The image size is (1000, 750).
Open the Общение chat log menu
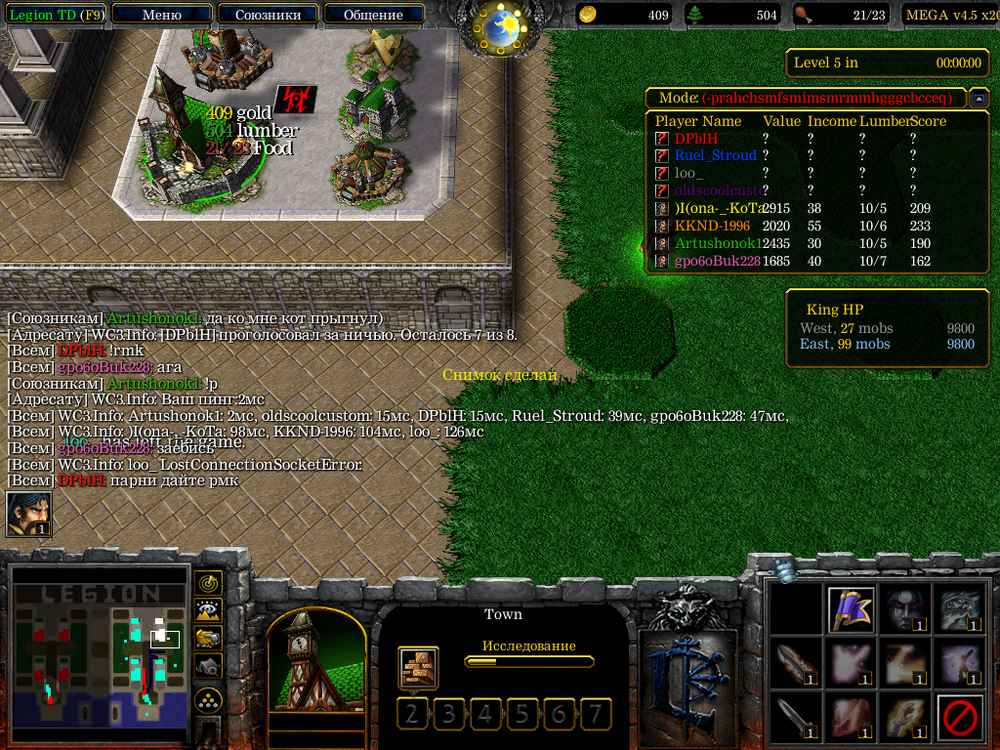(373, 15)
